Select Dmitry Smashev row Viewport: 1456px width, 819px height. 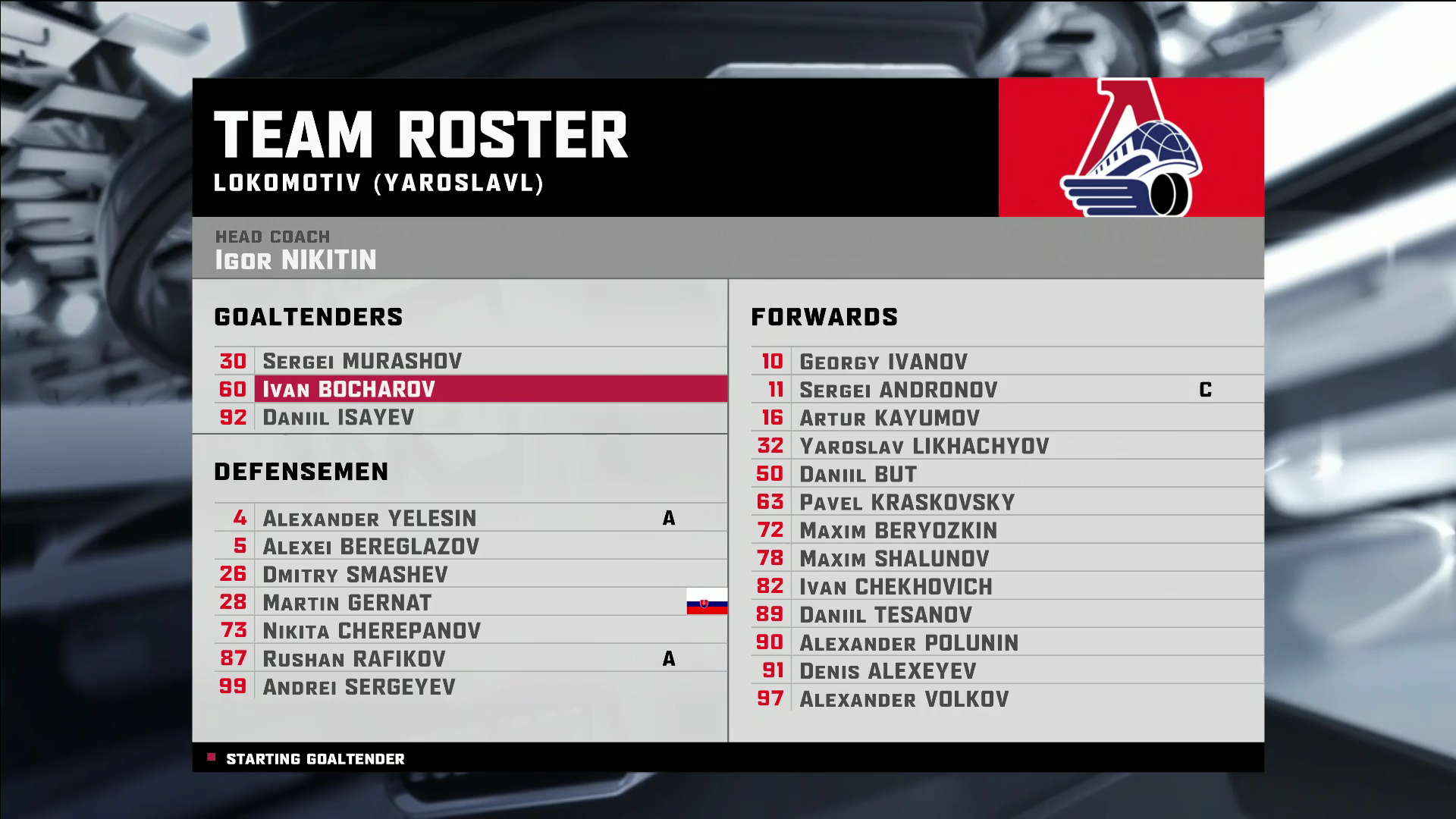[x=355, y=574]
